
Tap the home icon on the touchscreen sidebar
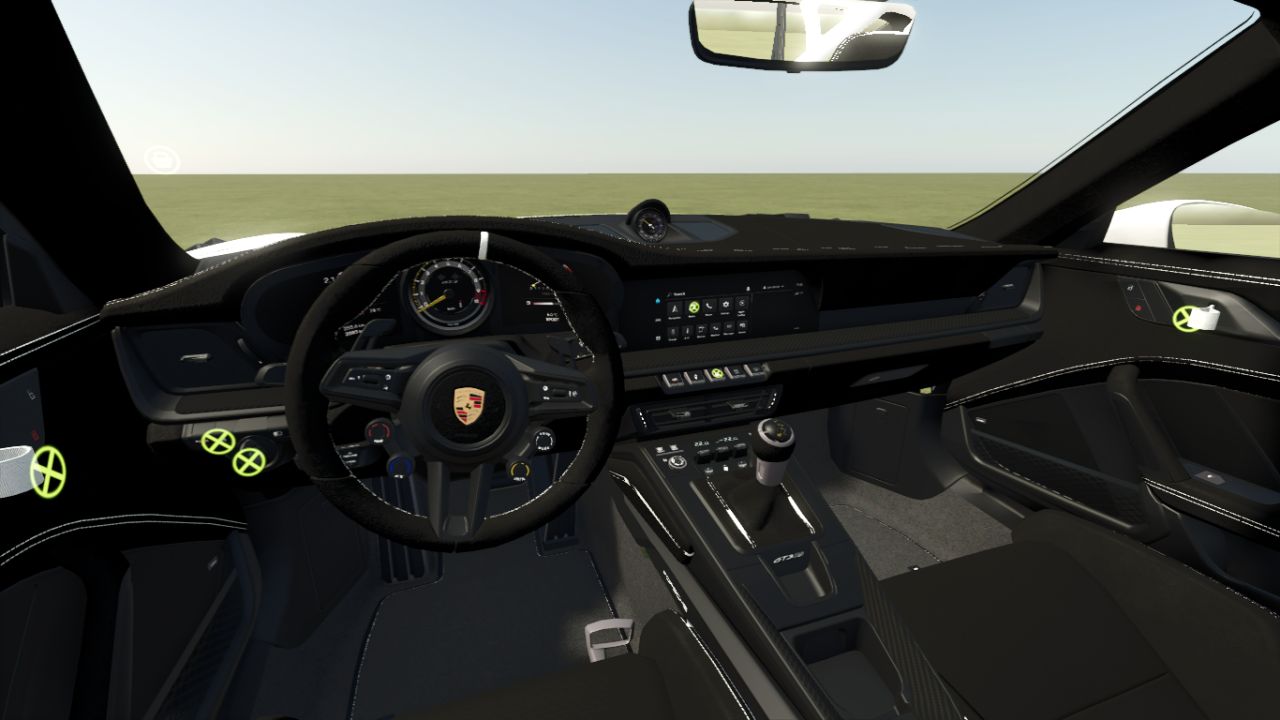[x=658, y=301]
